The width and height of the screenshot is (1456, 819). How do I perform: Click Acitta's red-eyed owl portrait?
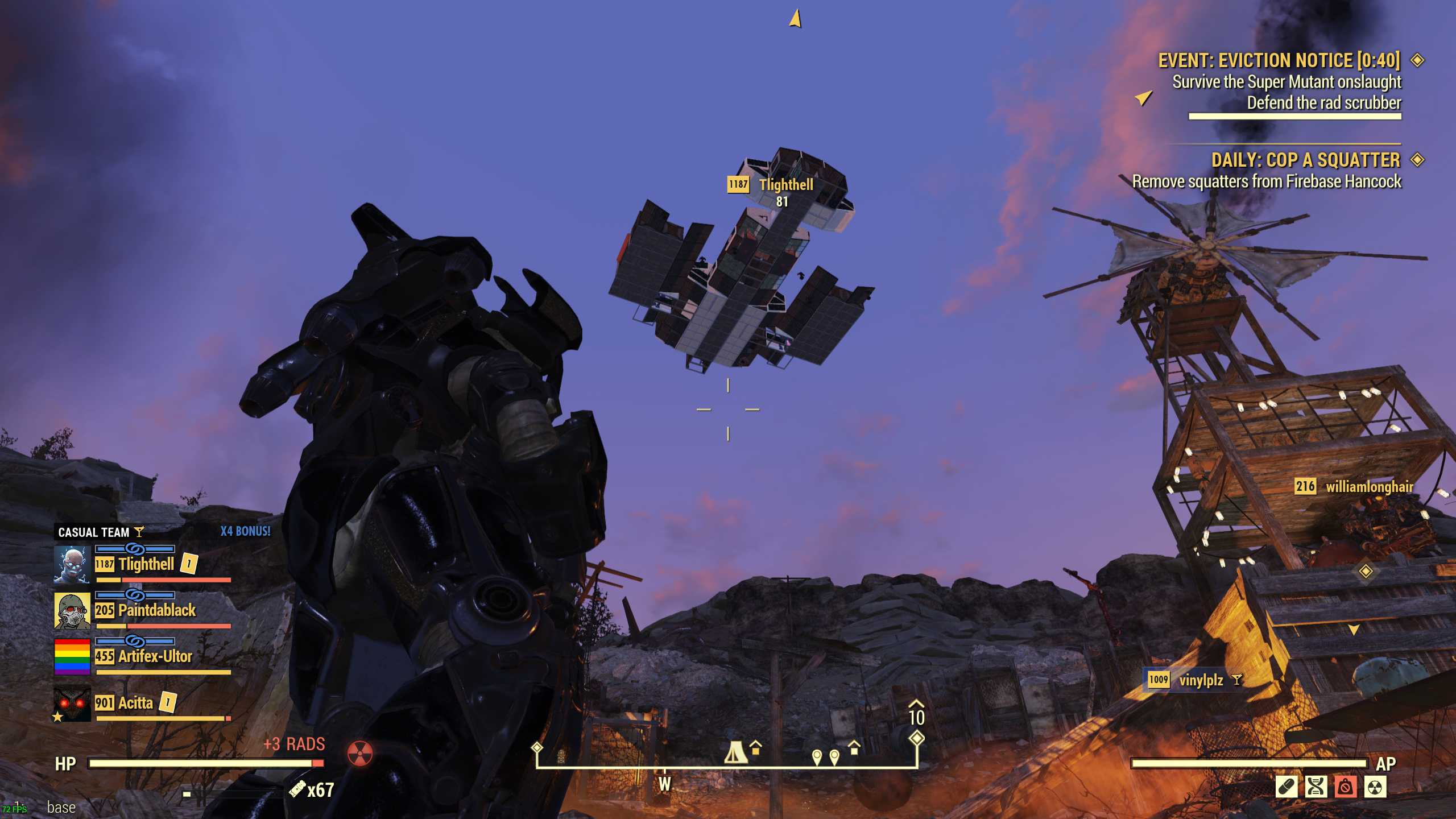pos(72,704)
